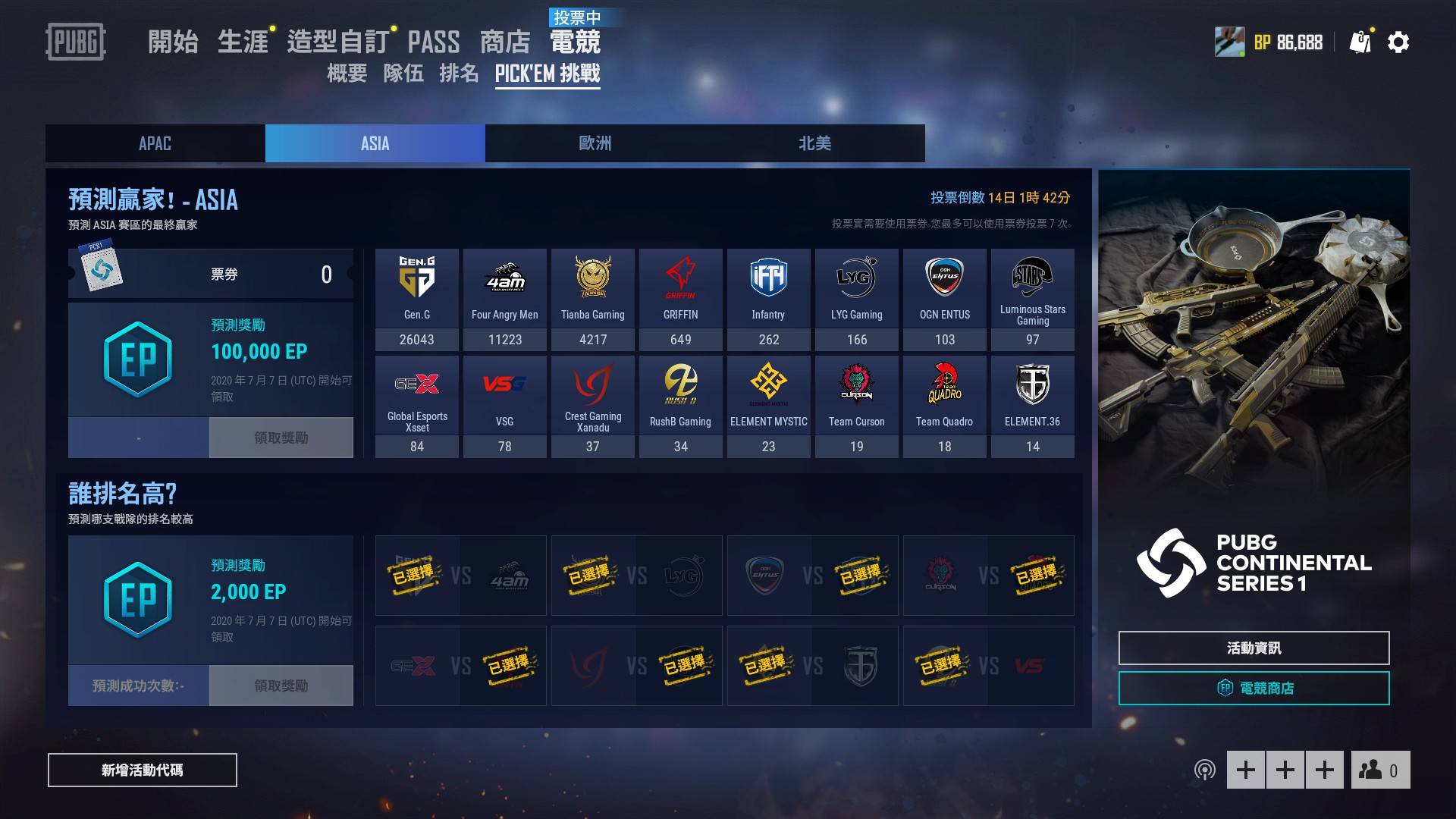Click the 活動資訊 event info button
Viewport: 1456px width, 819px height.
pyautogui.click(x=1254, y=648)
